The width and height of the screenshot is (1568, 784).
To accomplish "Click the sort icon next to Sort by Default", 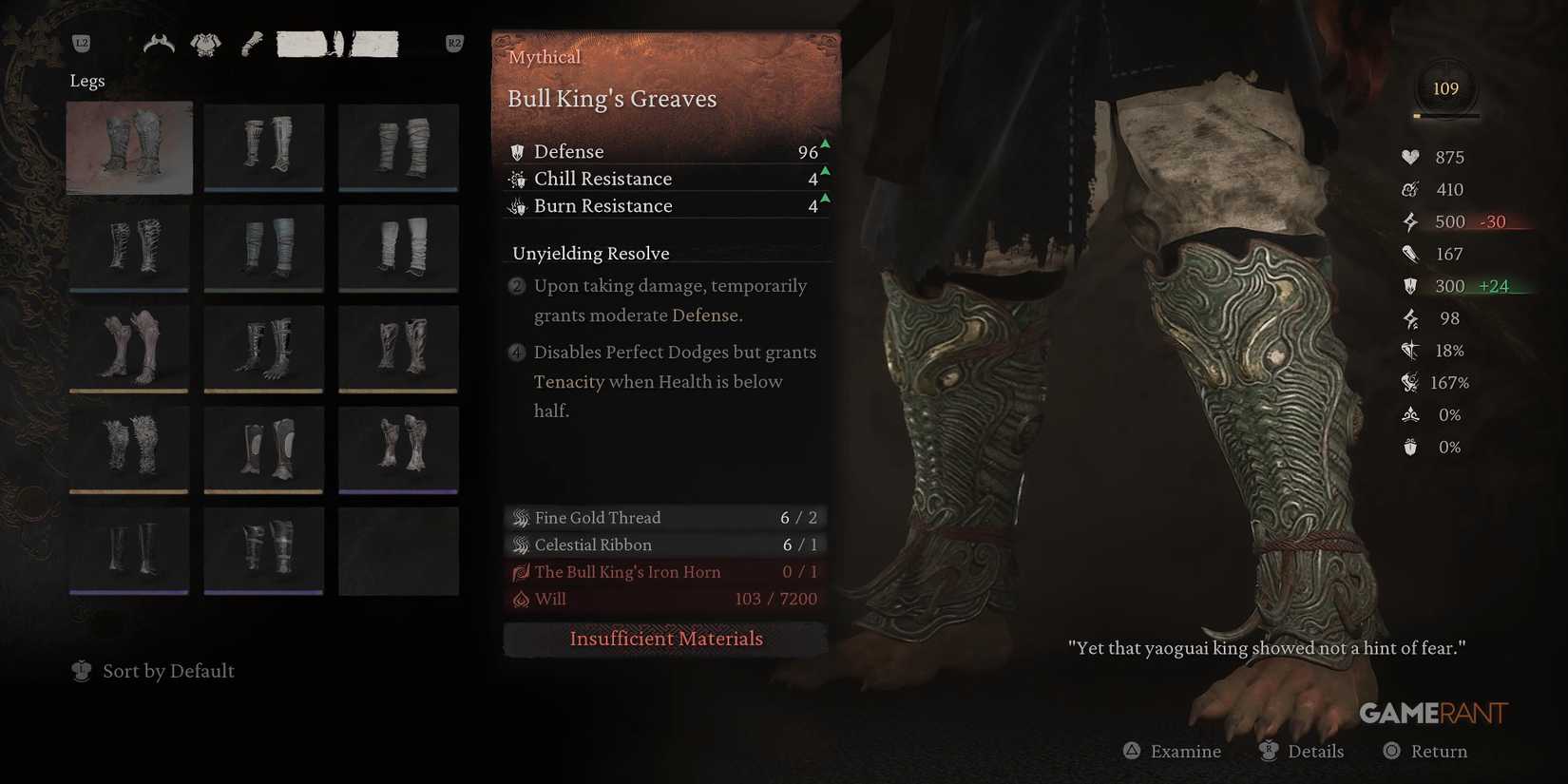I will [x=80, y=671].
